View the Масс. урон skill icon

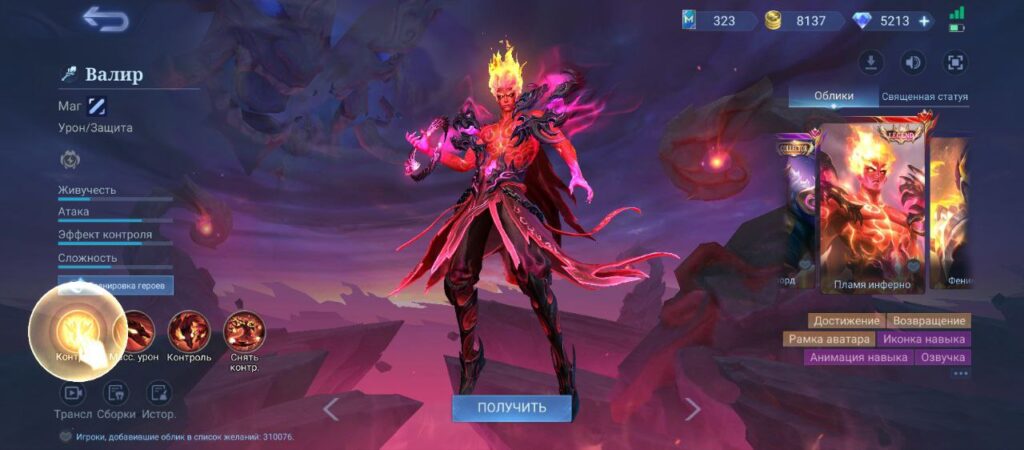point(134,331)
